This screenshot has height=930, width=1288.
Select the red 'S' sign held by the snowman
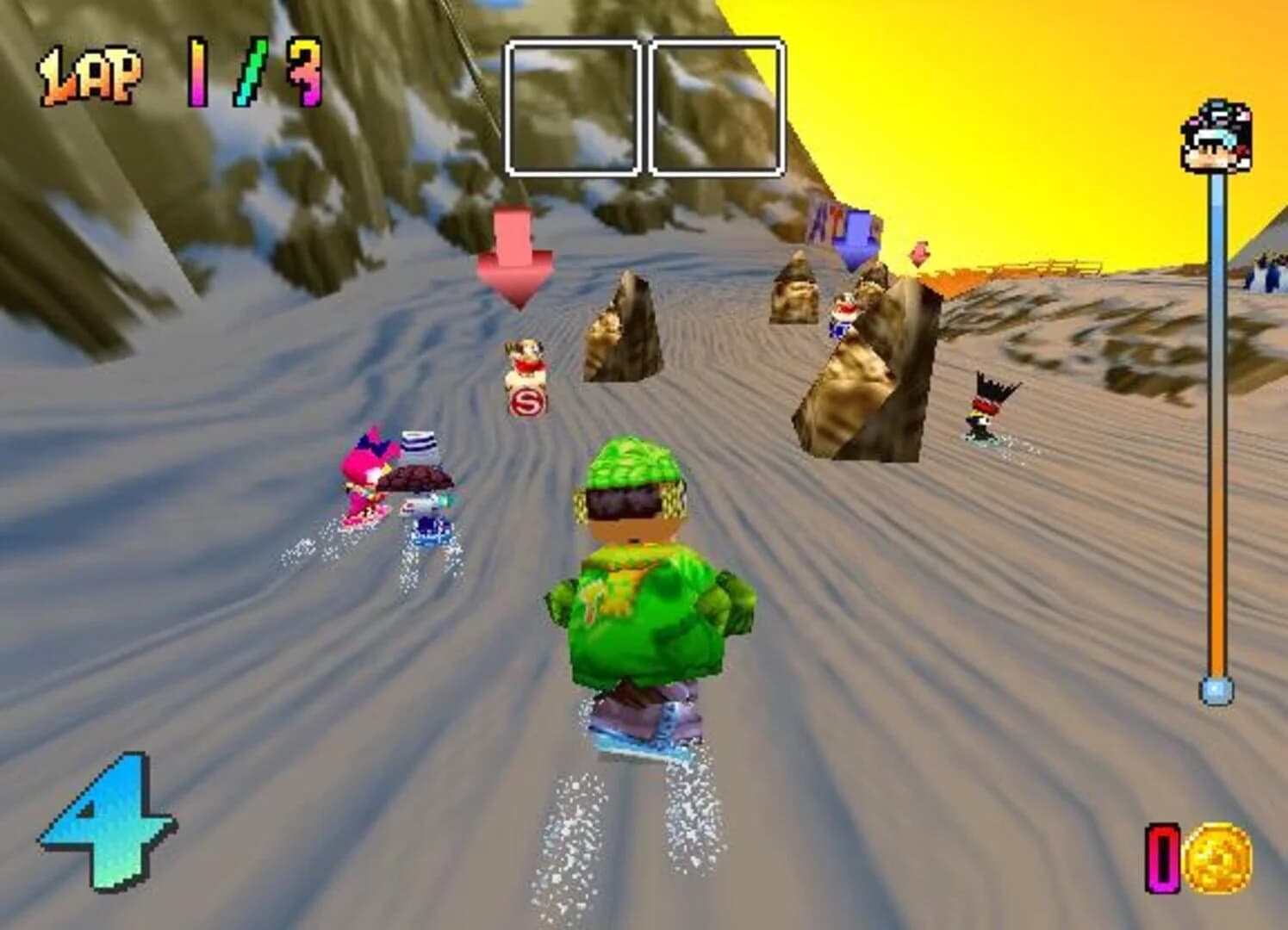point(528,400)
